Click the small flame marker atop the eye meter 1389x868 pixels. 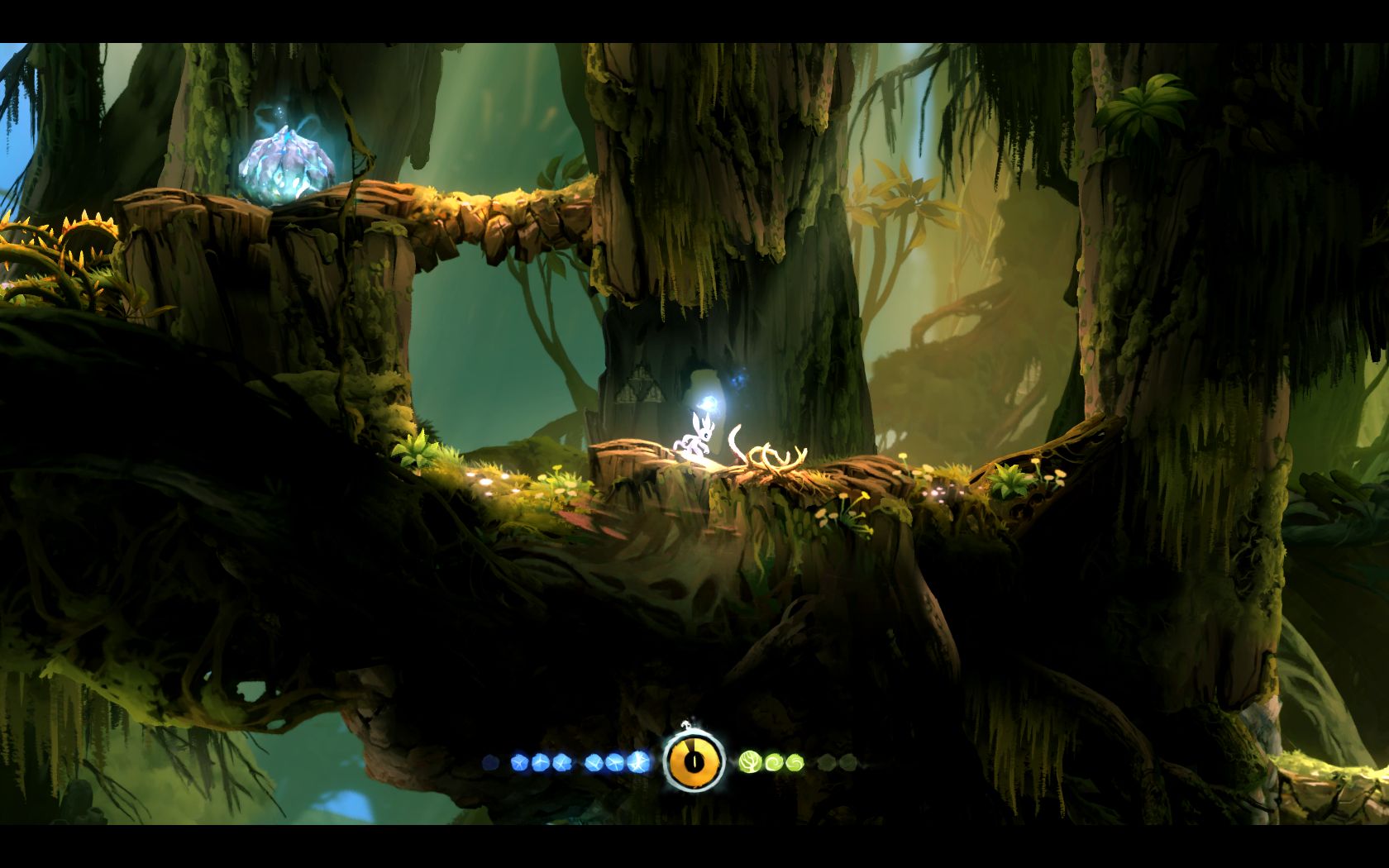(685, 724)
